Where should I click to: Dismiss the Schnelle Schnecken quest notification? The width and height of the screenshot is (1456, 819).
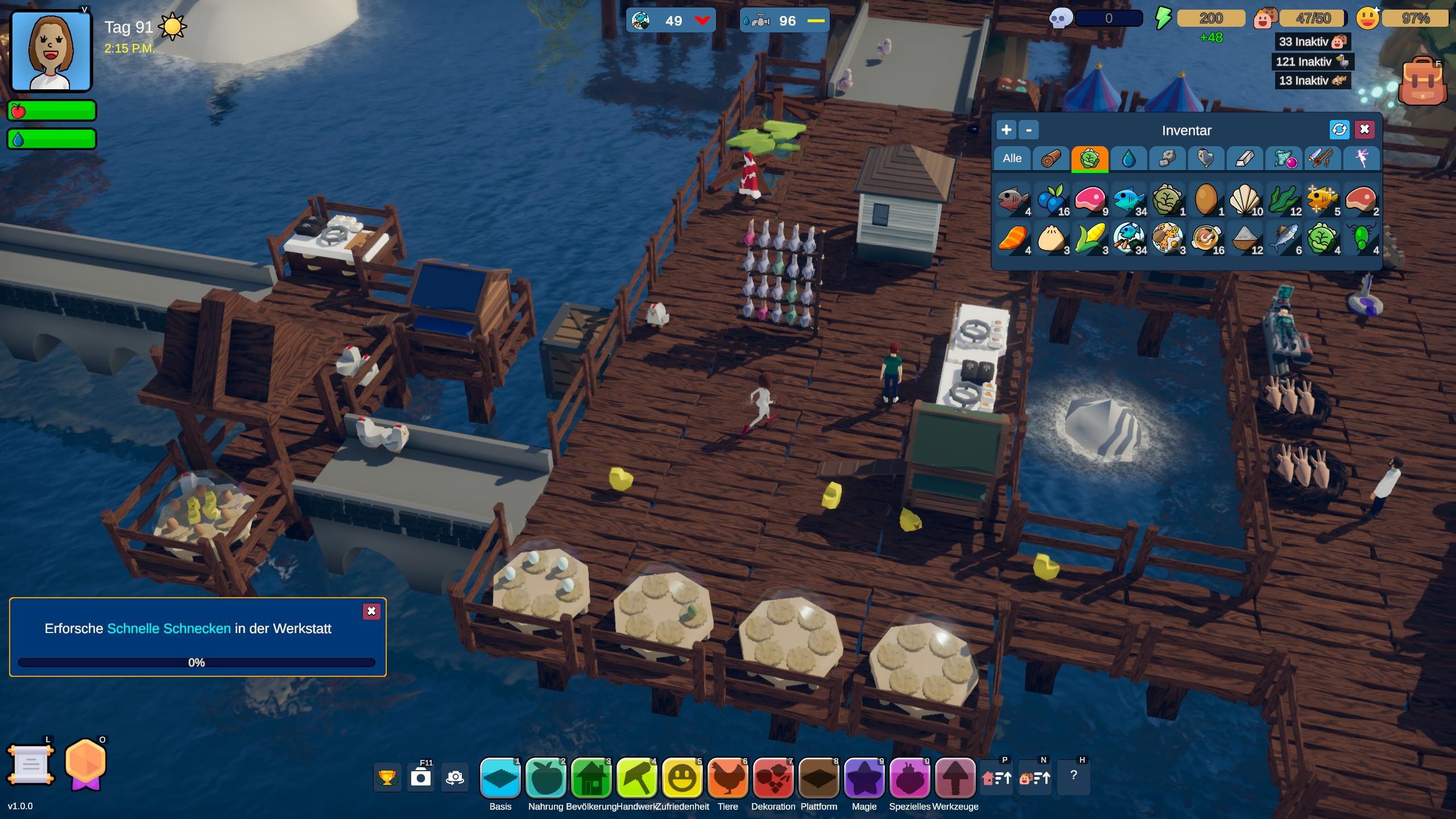(x=371, y=611)
